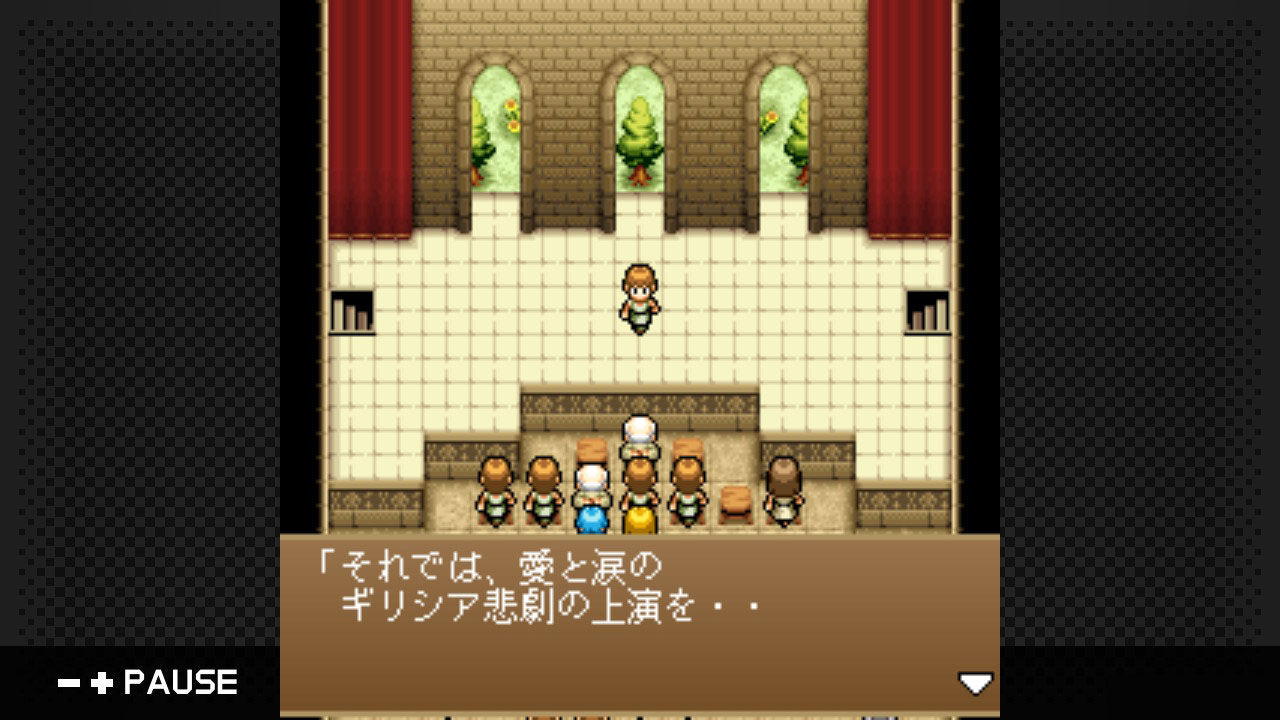Click the right bookshelf sprite
The image size is (1280, 720).
coord(927,310)
